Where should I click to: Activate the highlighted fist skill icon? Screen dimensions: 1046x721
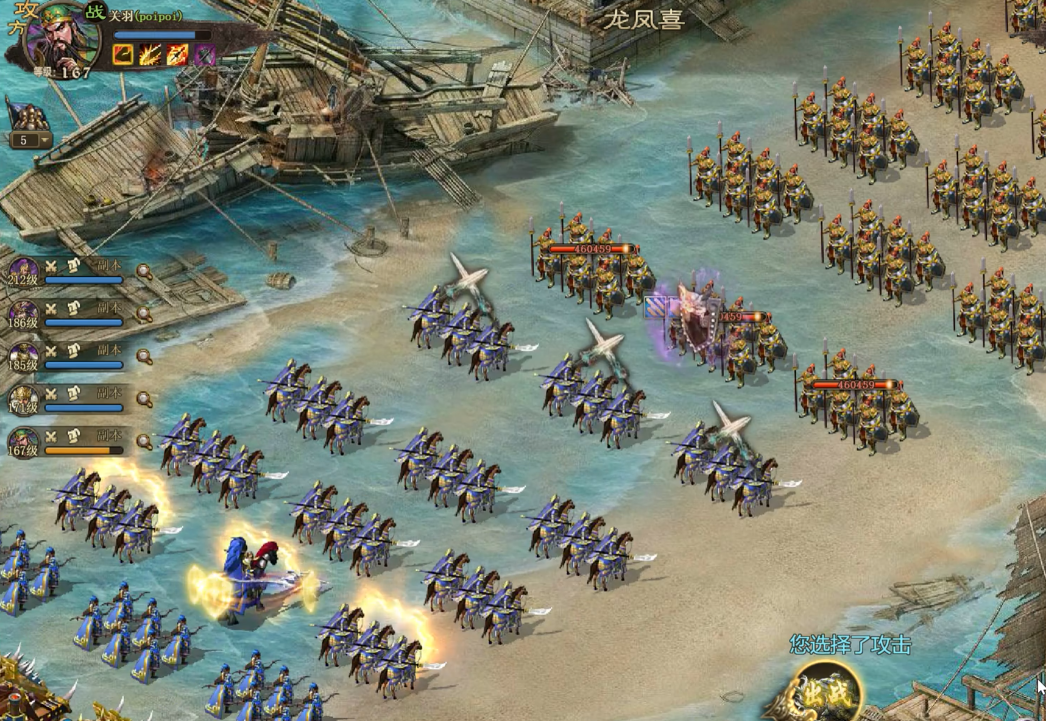click(123, 54)
